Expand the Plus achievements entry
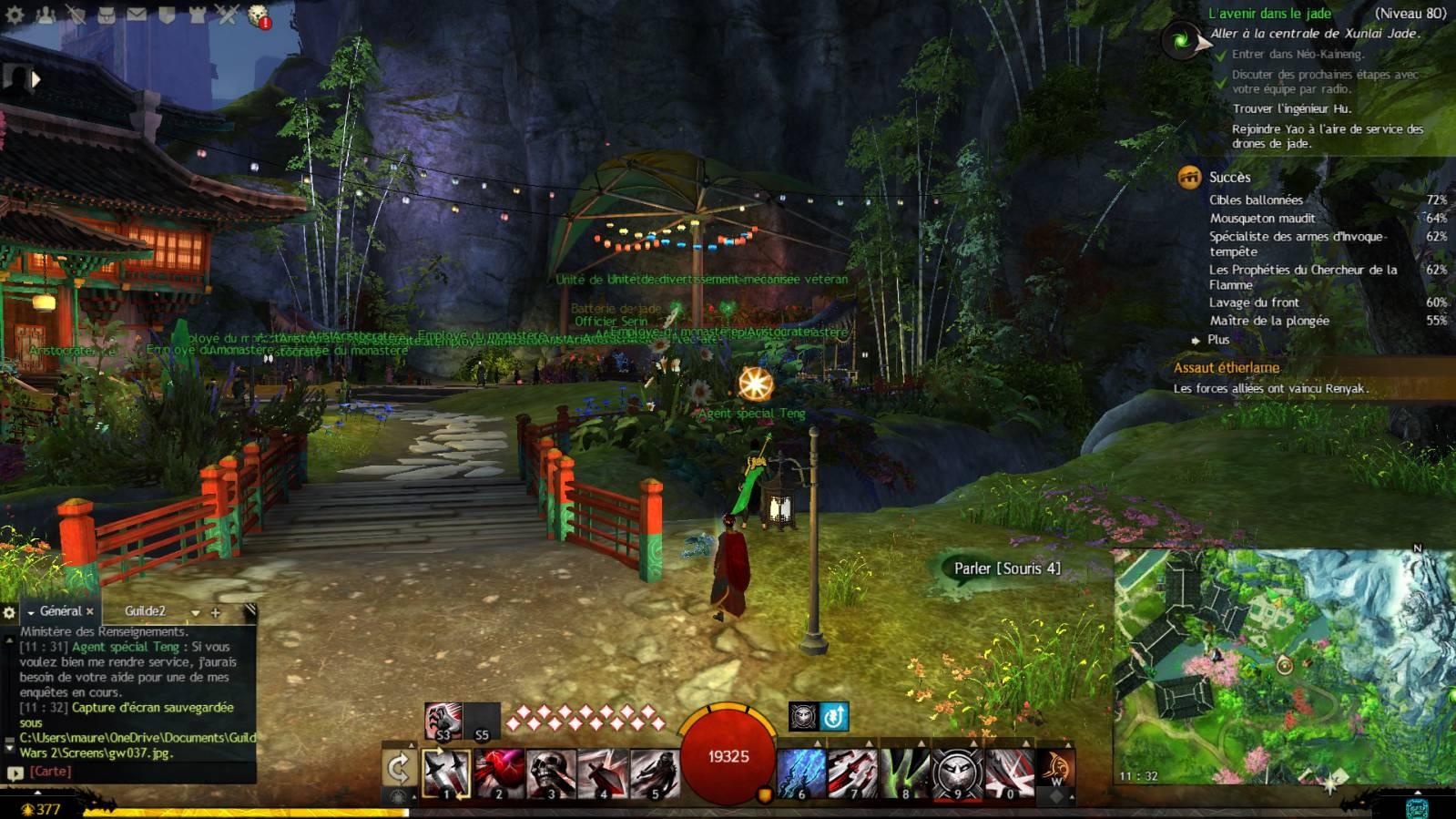Viewport: 1456px width, 819px height. (1217, 340)
